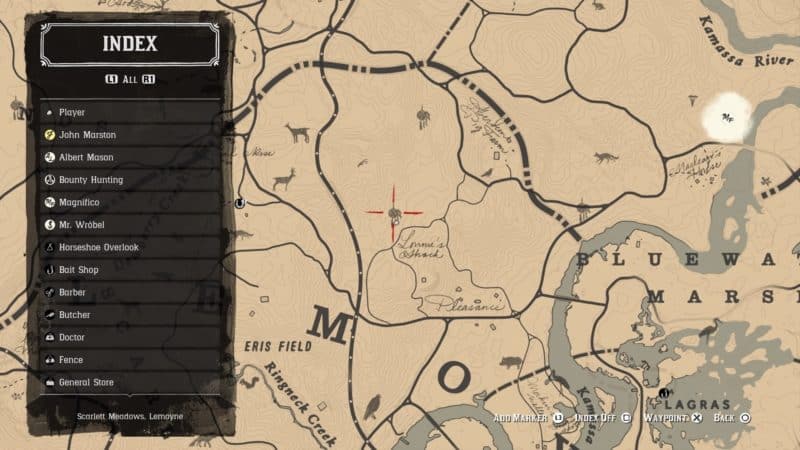800x450 pixels.
Task: Select Barber in the index list
Action: pyautogui.click(x=130, y=292)
